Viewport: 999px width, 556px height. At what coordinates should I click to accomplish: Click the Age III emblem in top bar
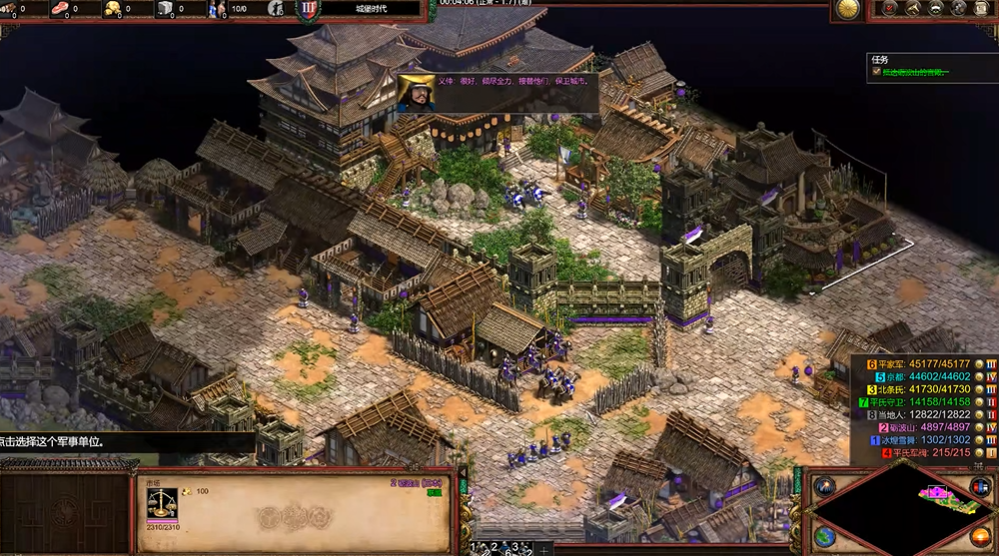(309, 10)
